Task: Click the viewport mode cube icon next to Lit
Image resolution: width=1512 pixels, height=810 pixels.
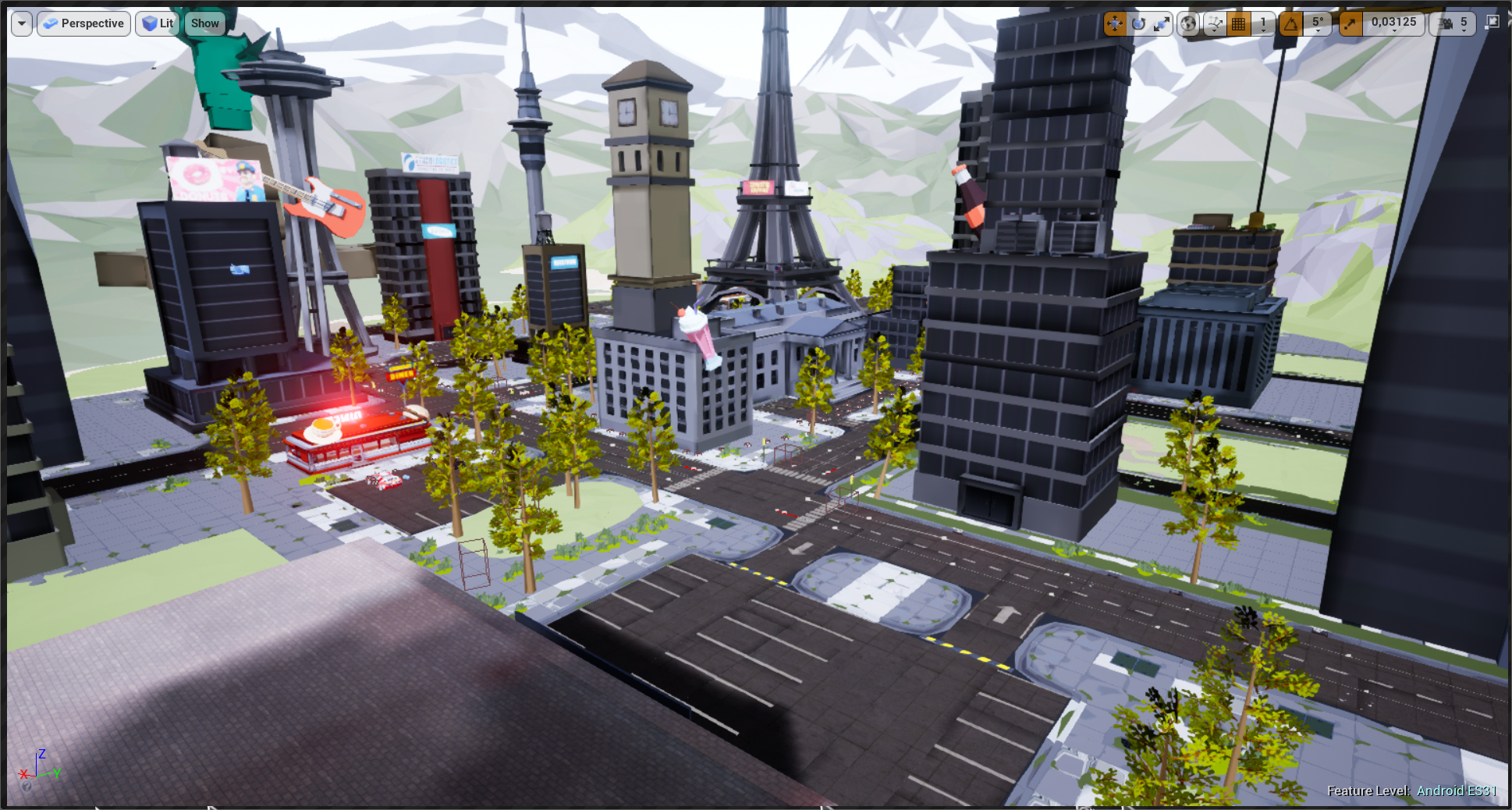Action: coord(147,23)
